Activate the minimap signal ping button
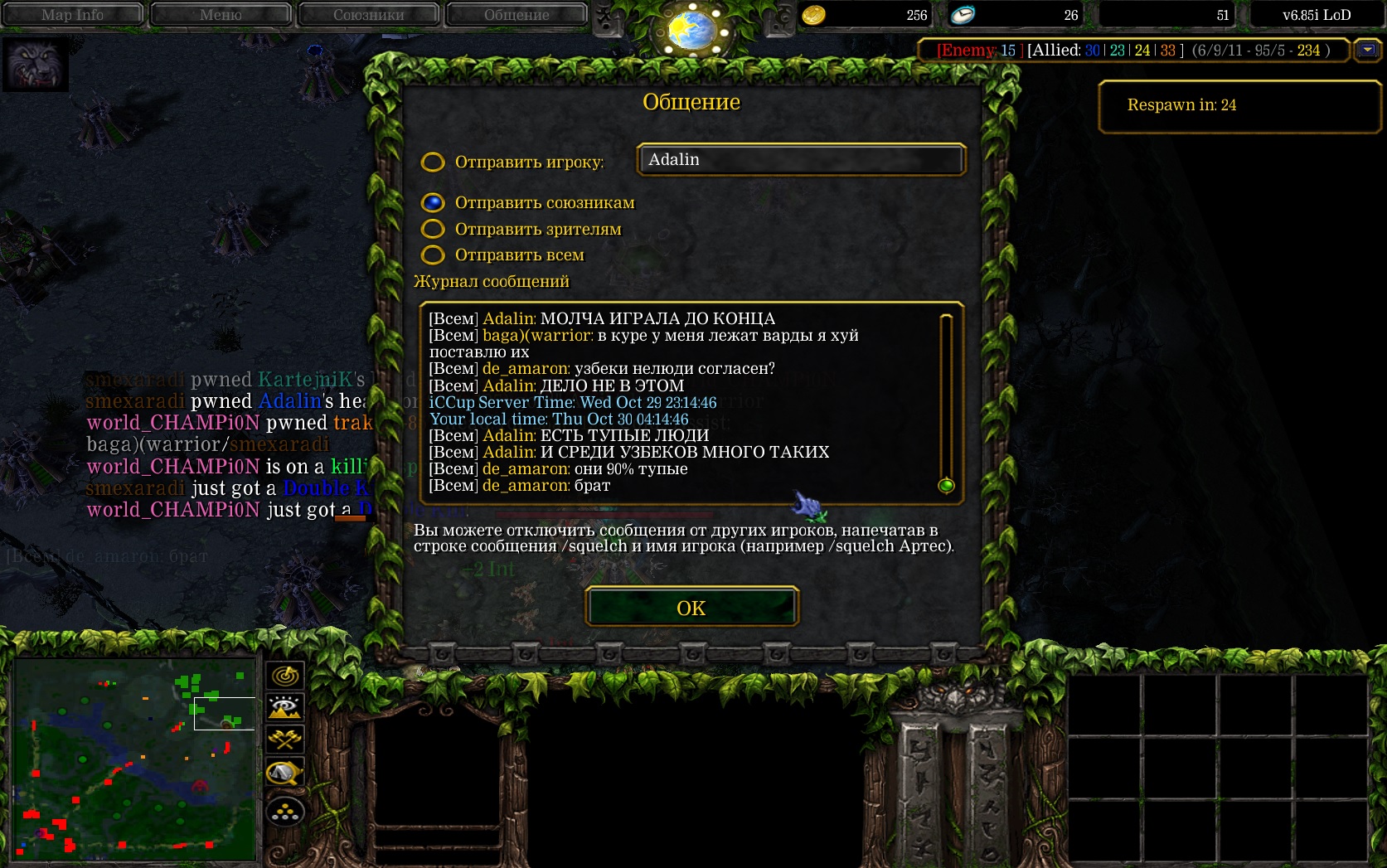1387x868 pixels. click(x=285, y=676)
